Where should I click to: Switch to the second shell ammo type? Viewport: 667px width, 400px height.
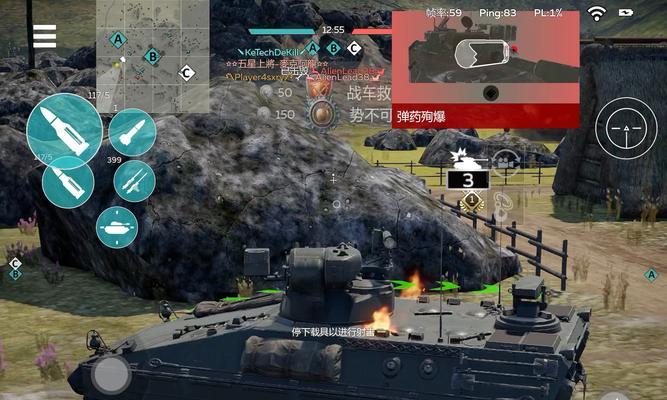[69, 182]
